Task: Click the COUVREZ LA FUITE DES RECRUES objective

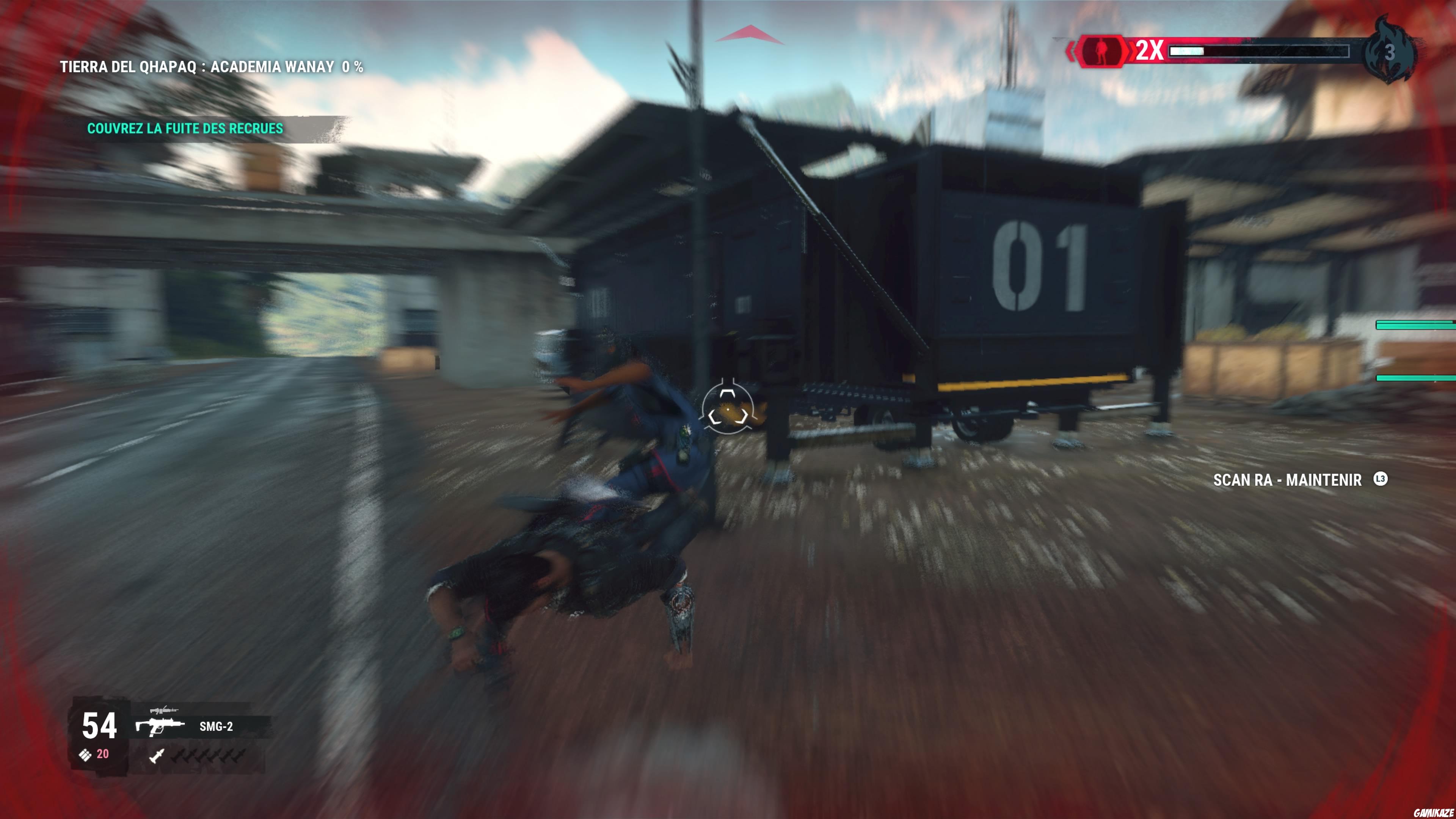Action: (184, 128)
